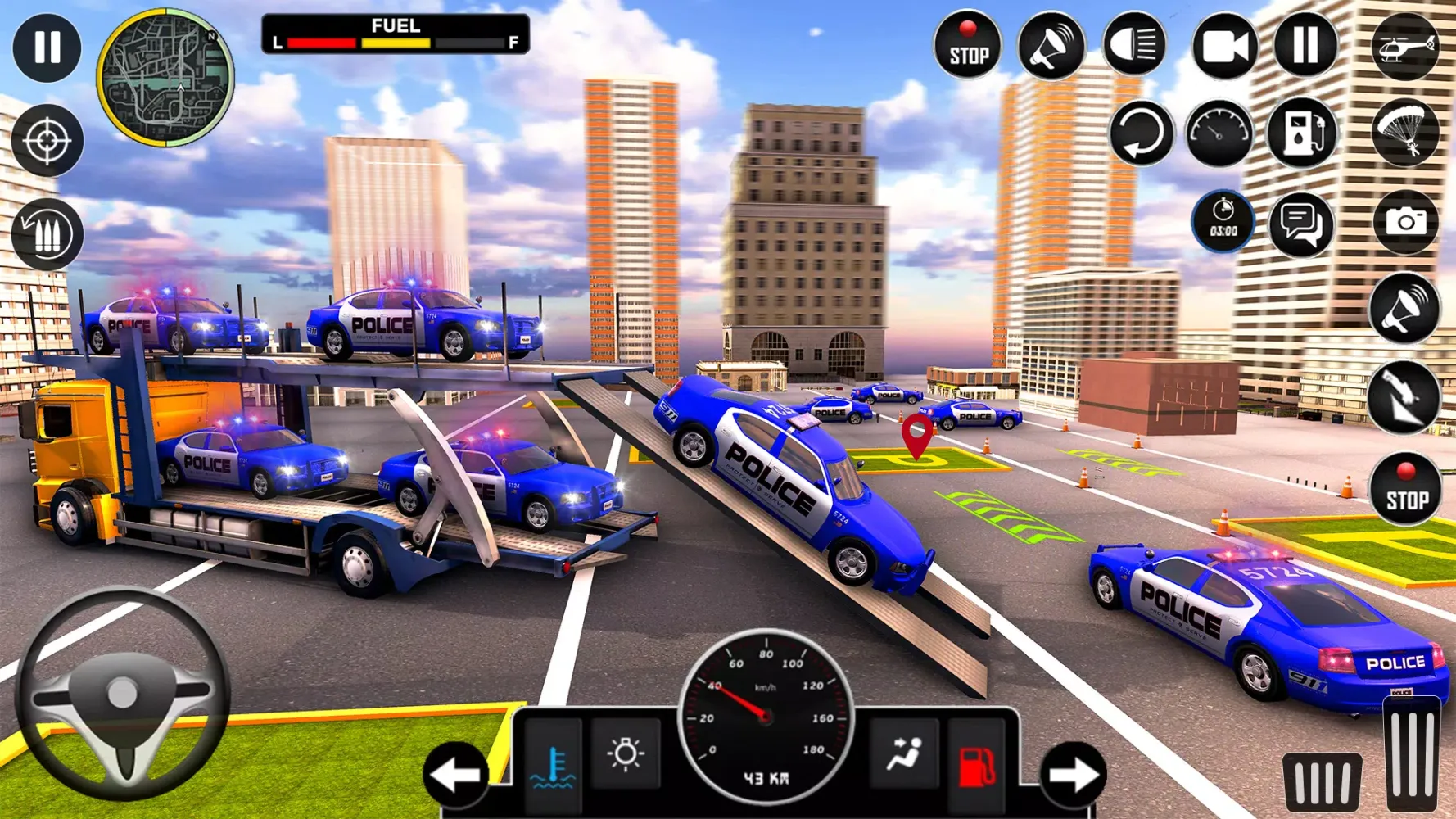Toggle the cabin light indicator

(626, 753)
